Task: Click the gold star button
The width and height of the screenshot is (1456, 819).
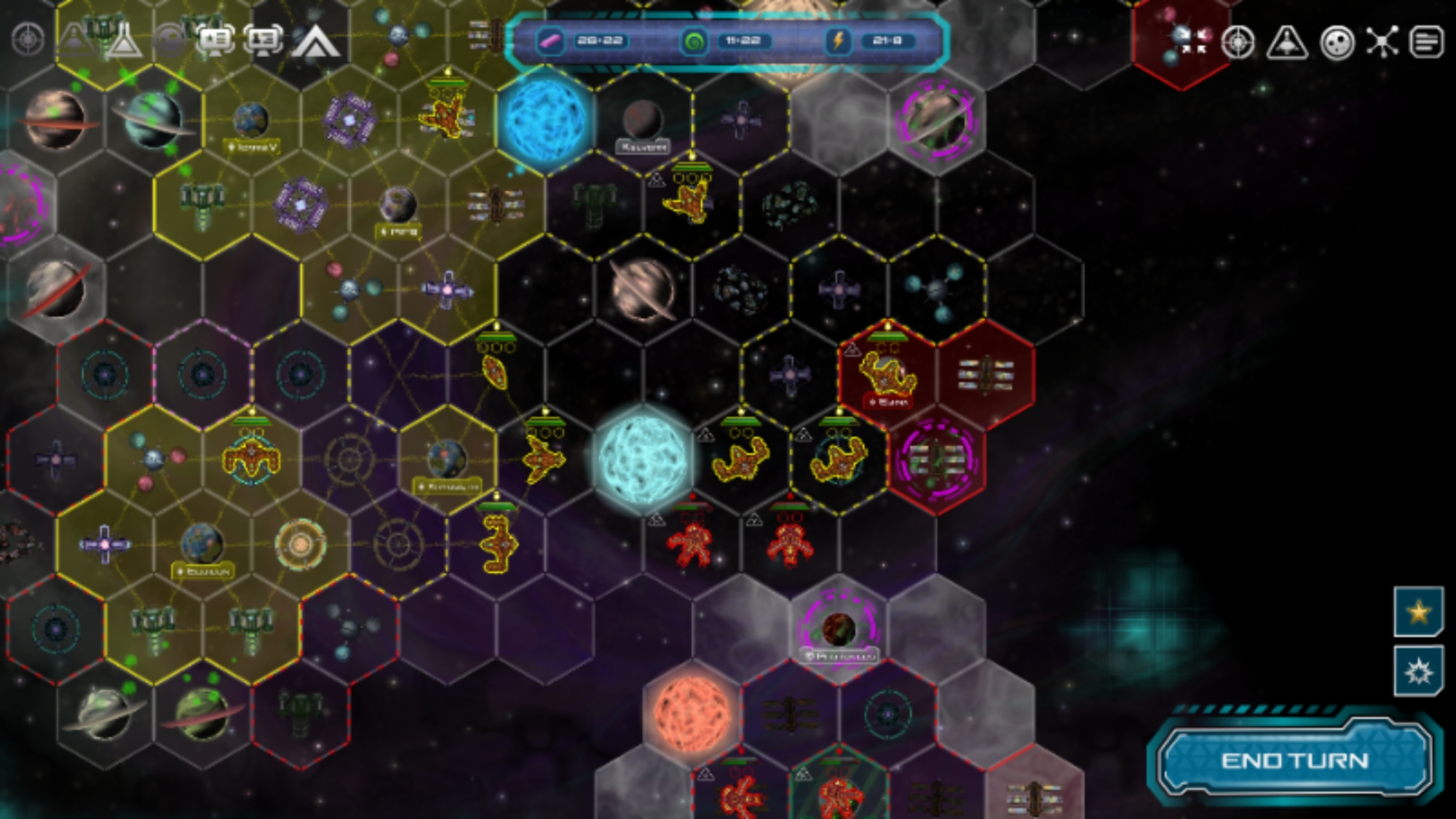Action: coord(1418,612)
